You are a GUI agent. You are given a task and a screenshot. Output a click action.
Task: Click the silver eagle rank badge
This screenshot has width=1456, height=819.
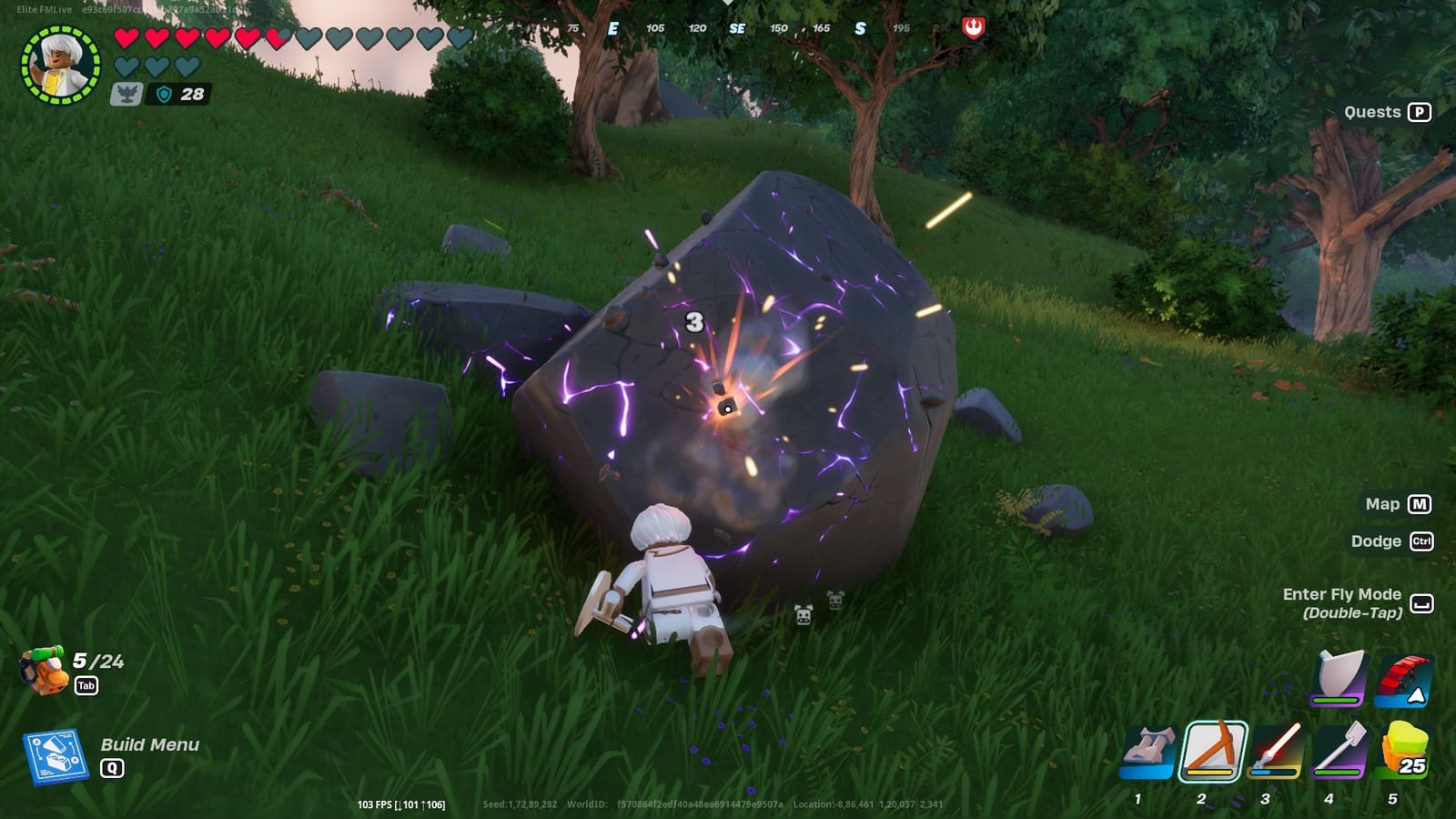(129, 92)
